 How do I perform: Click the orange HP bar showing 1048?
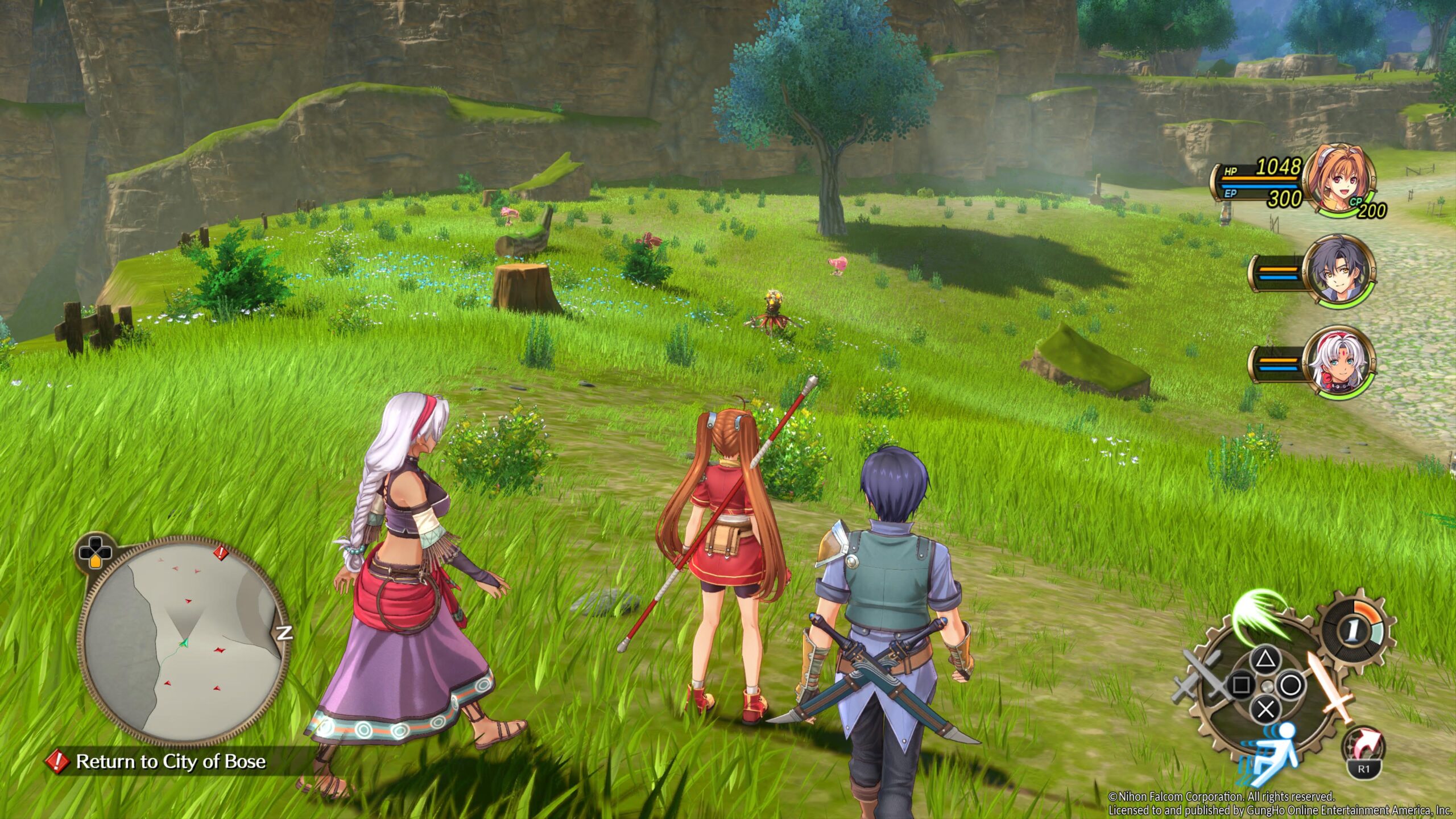pos(1260,179)
